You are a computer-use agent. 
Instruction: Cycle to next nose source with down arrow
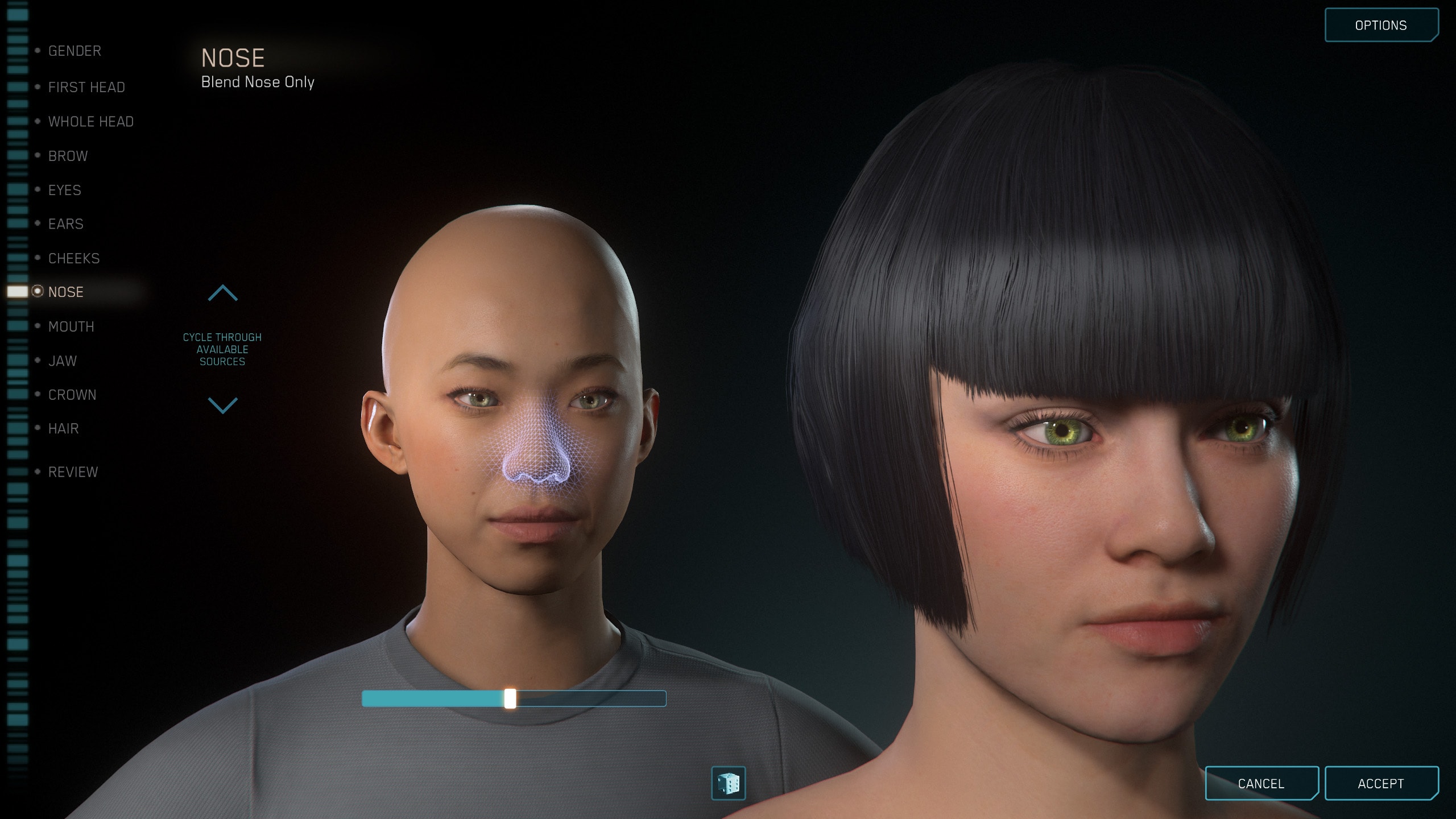tap(222, 405)
